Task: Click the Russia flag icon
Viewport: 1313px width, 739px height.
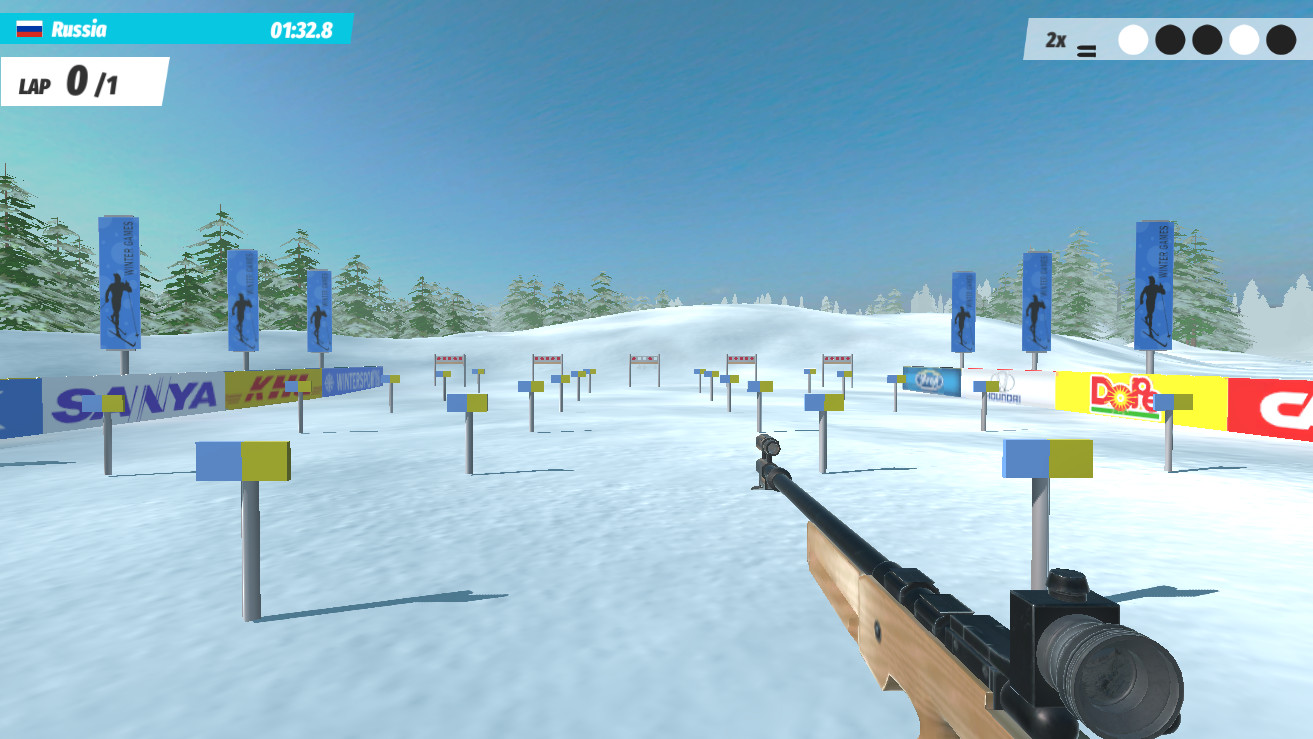Action: click(30, 29)
